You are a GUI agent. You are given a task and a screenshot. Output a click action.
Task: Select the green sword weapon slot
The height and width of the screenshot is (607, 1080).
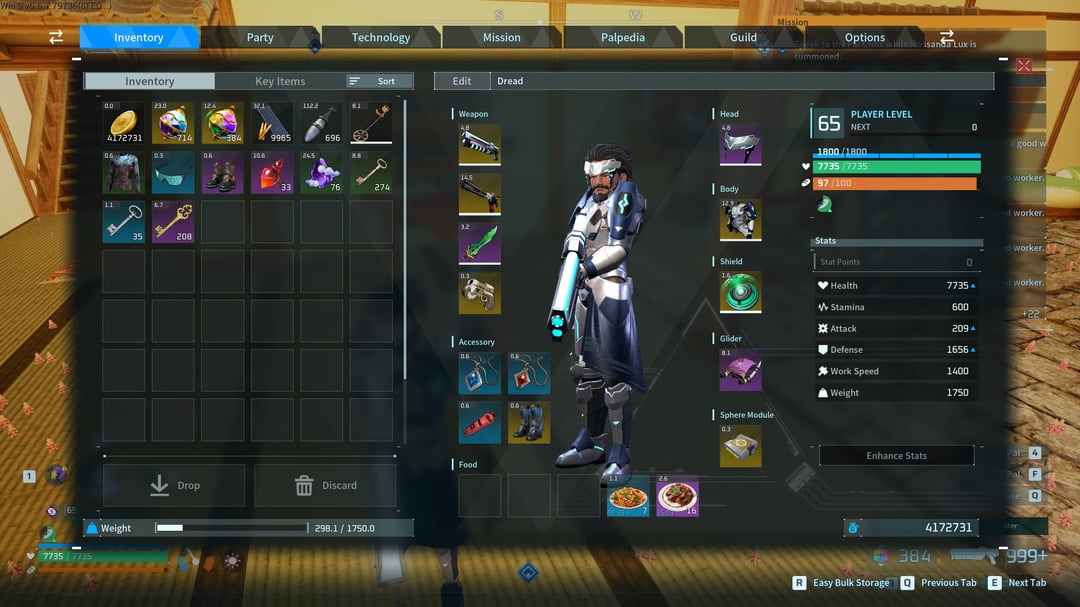480,244
